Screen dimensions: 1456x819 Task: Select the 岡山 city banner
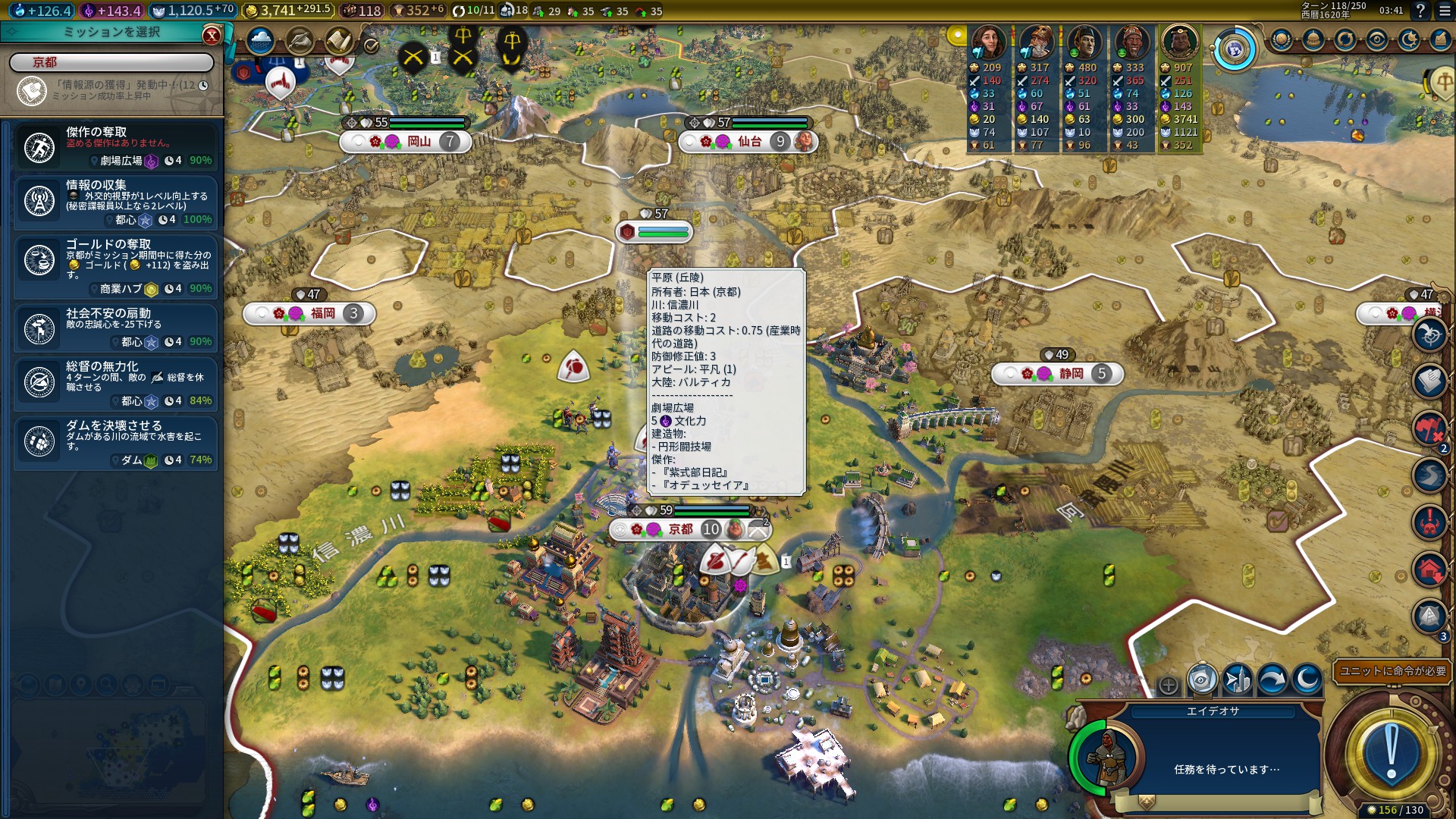[419, 142]
